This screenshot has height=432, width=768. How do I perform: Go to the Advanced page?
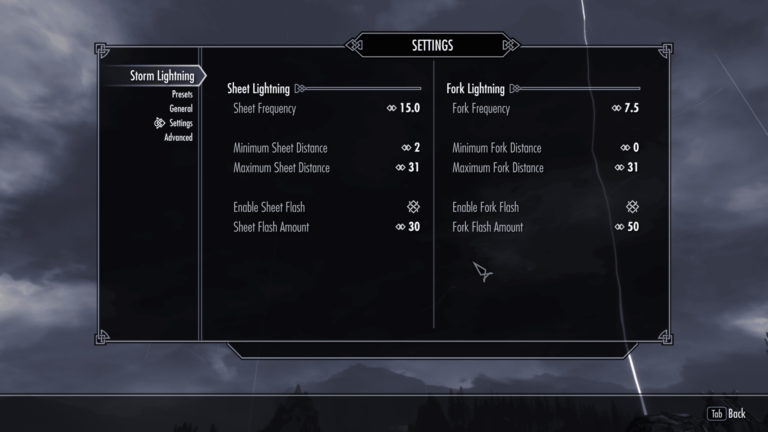pos(178,137)
